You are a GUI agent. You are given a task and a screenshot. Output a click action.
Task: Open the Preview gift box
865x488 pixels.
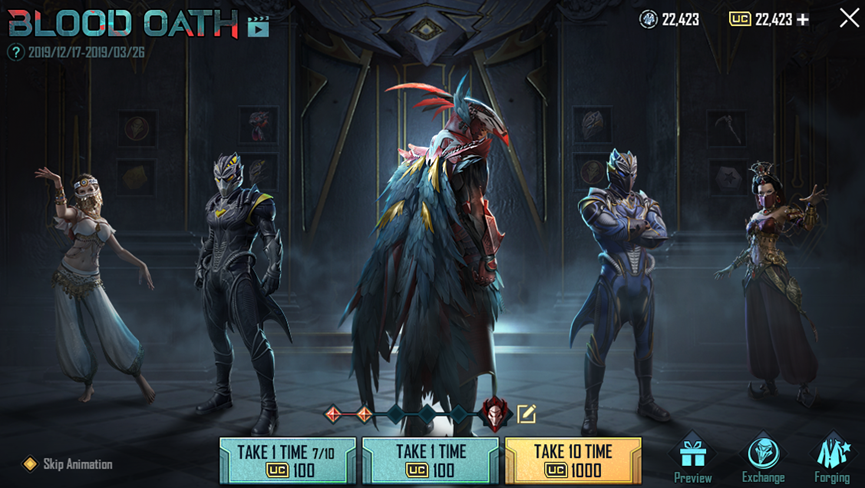pos(692,459)
